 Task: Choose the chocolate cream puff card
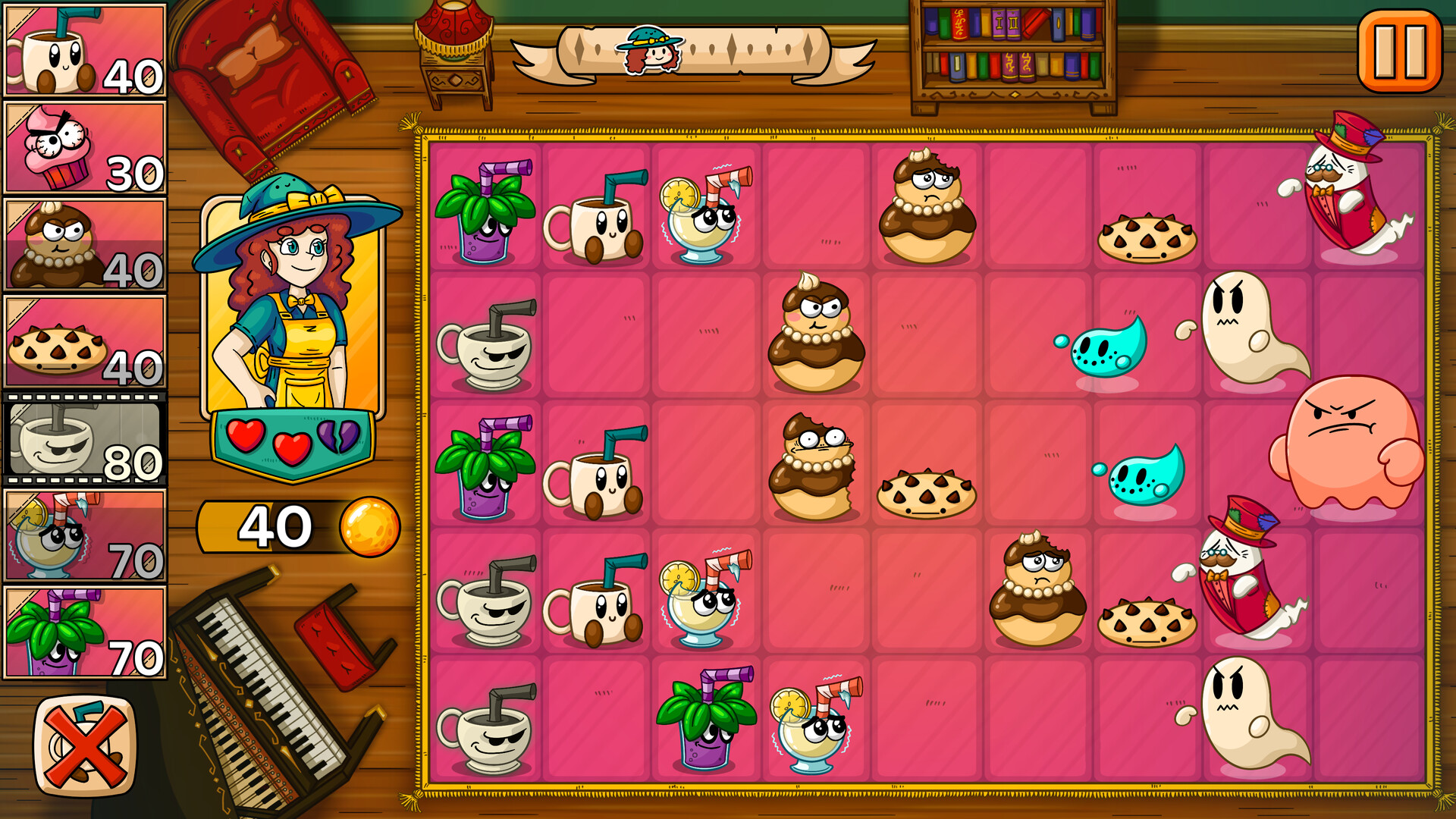(85, 243)
